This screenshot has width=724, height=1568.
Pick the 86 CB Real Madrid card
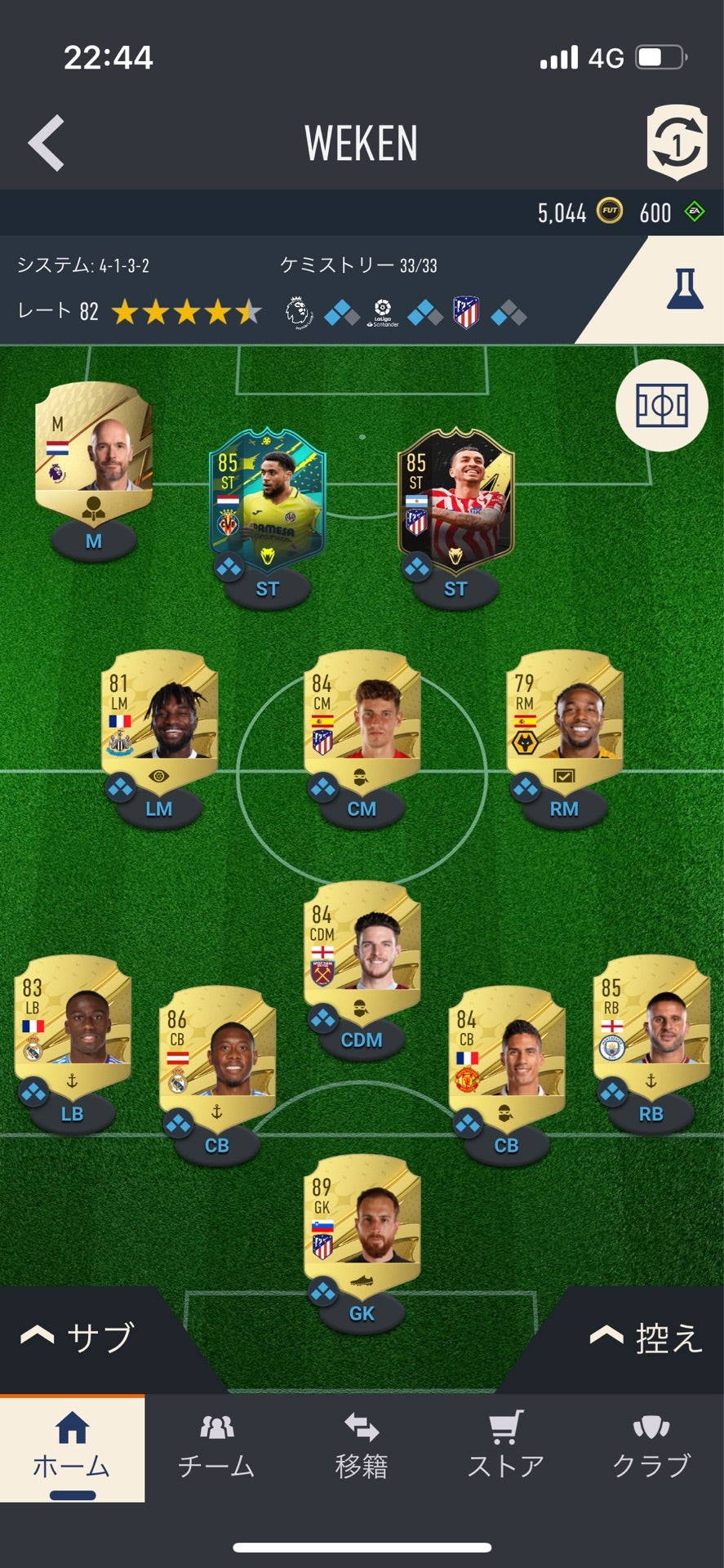[x=217, y=1054]
